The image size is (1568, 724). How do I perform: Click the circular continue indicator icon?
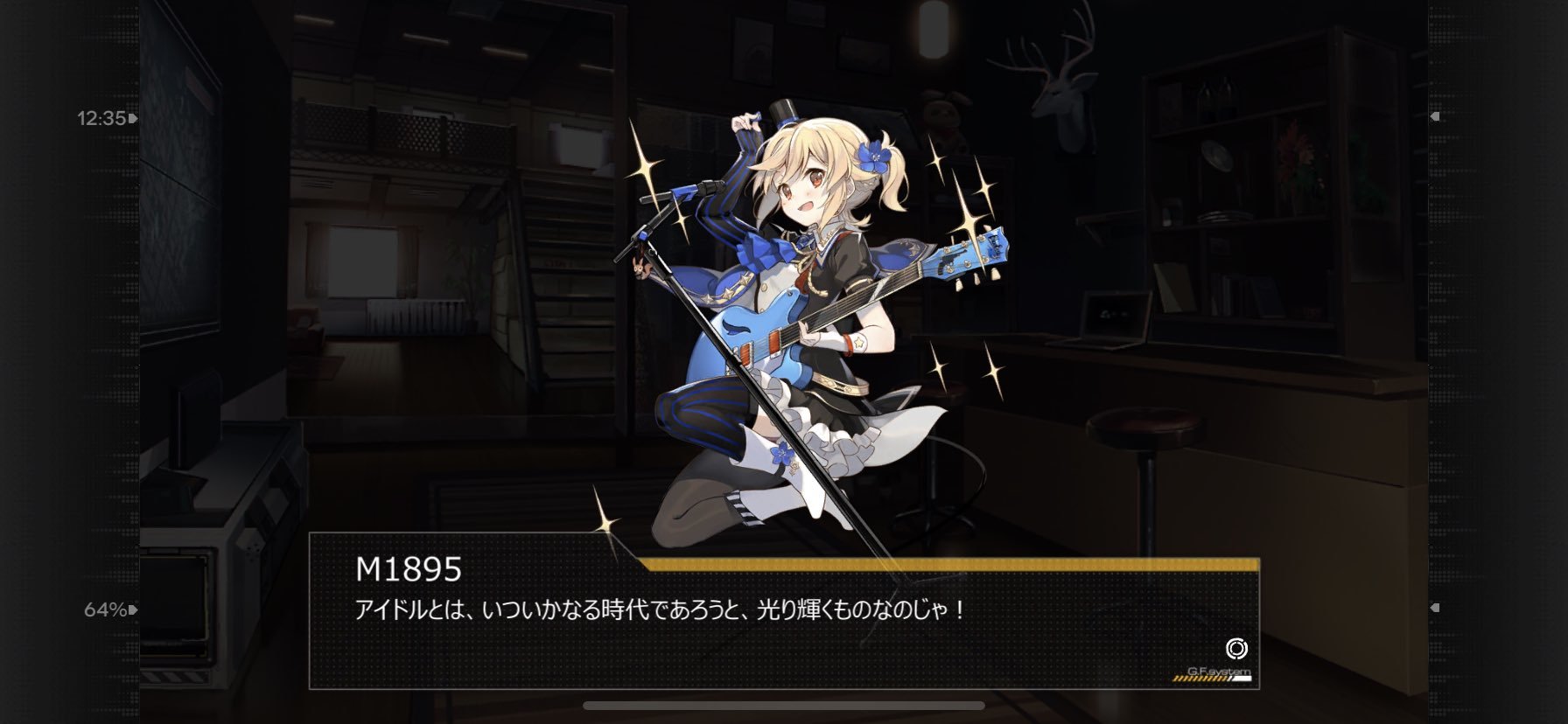tap(1236, 649)
